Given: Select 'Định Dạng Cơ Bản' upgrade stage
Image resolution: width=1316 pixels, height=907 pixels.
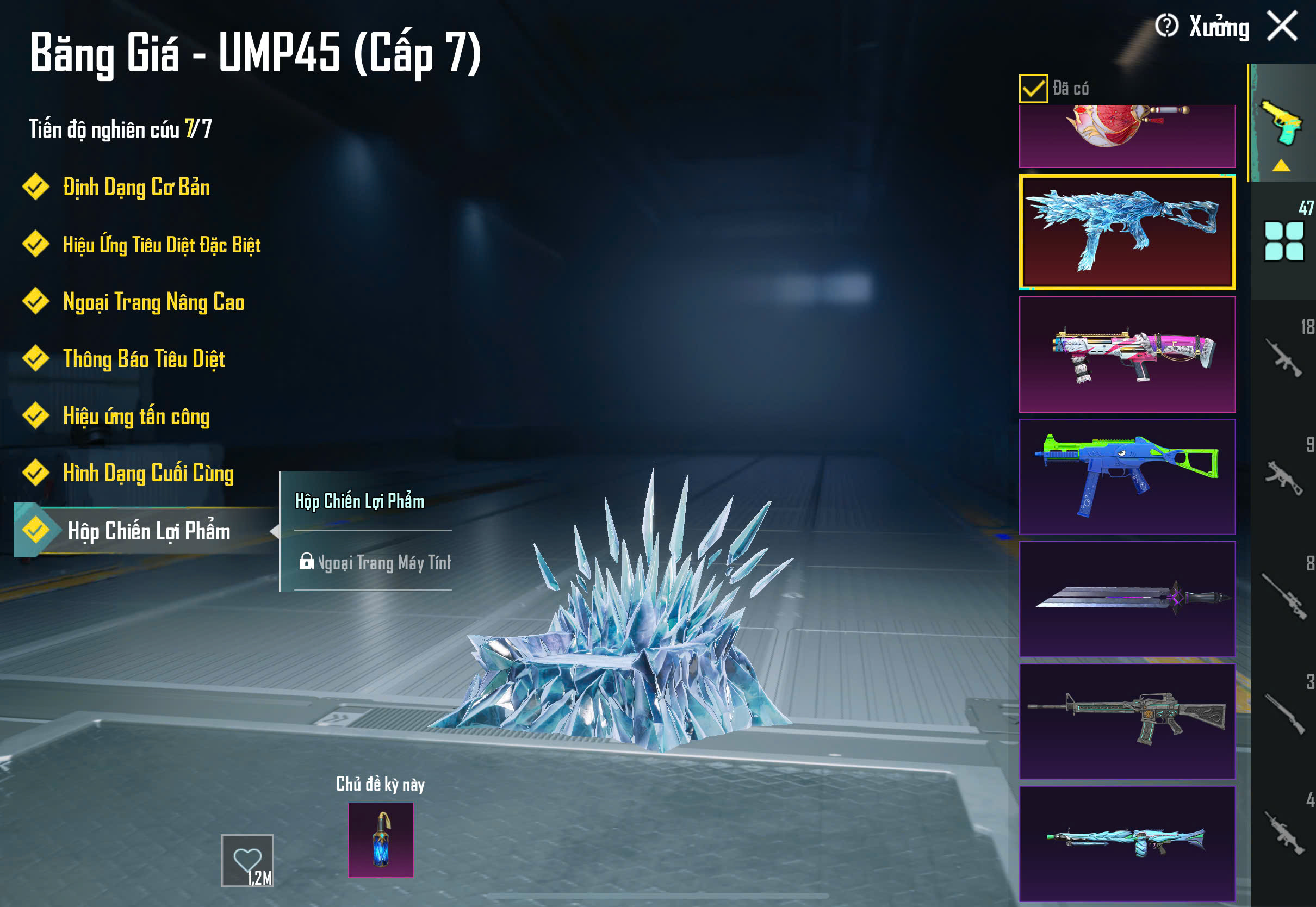Looking at the screenshot, I should click(136, 188).
